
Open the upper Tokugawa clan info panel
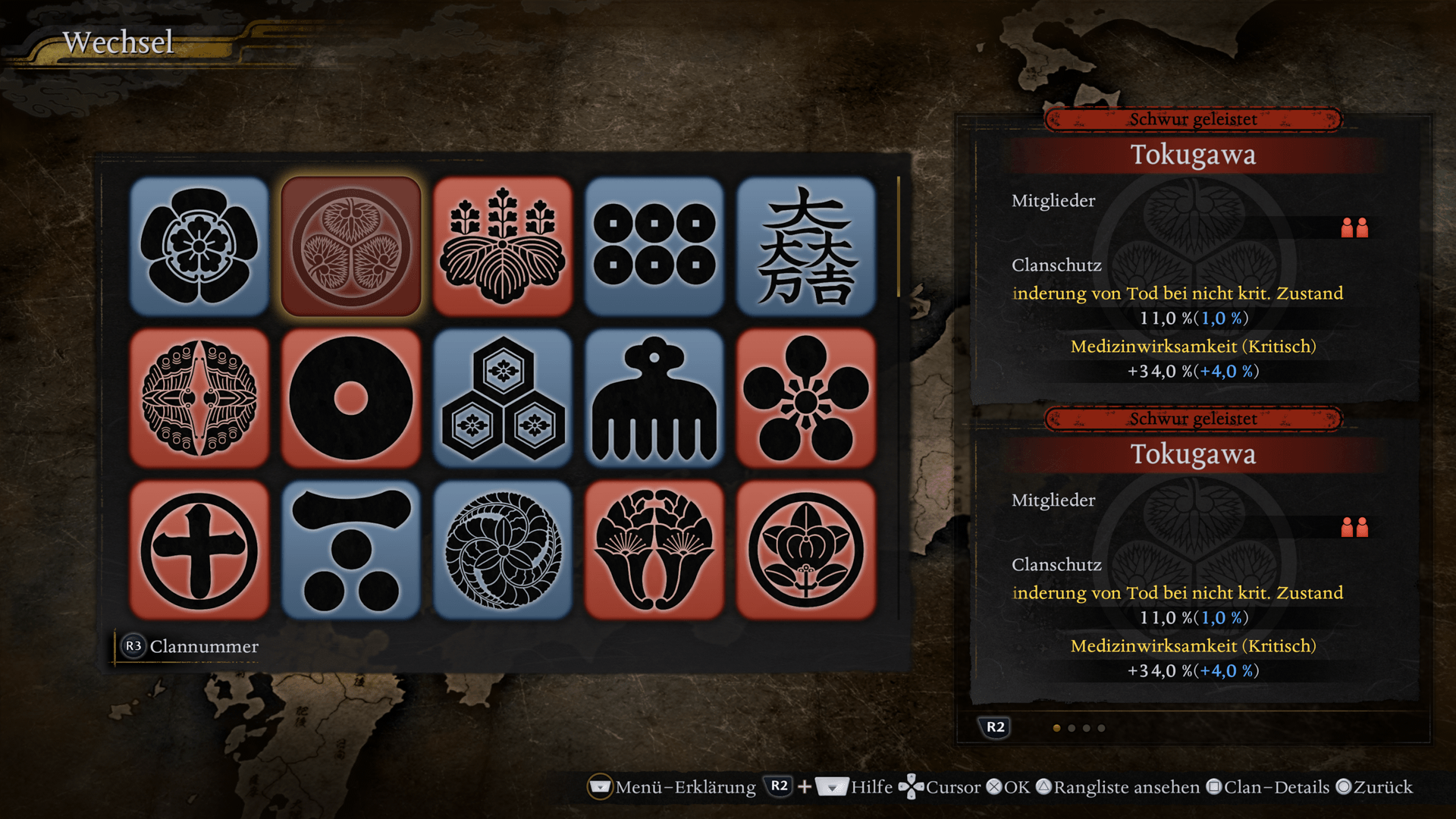[1194, 258]
